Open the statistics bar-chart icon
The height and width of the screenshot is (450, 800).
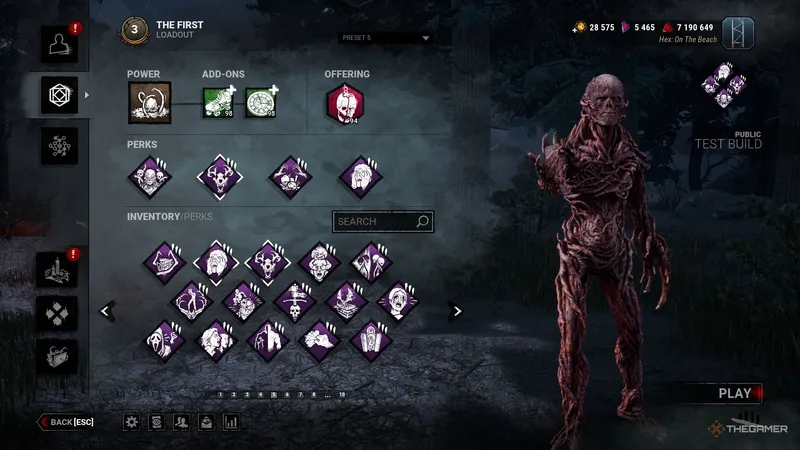pos(231,422)
